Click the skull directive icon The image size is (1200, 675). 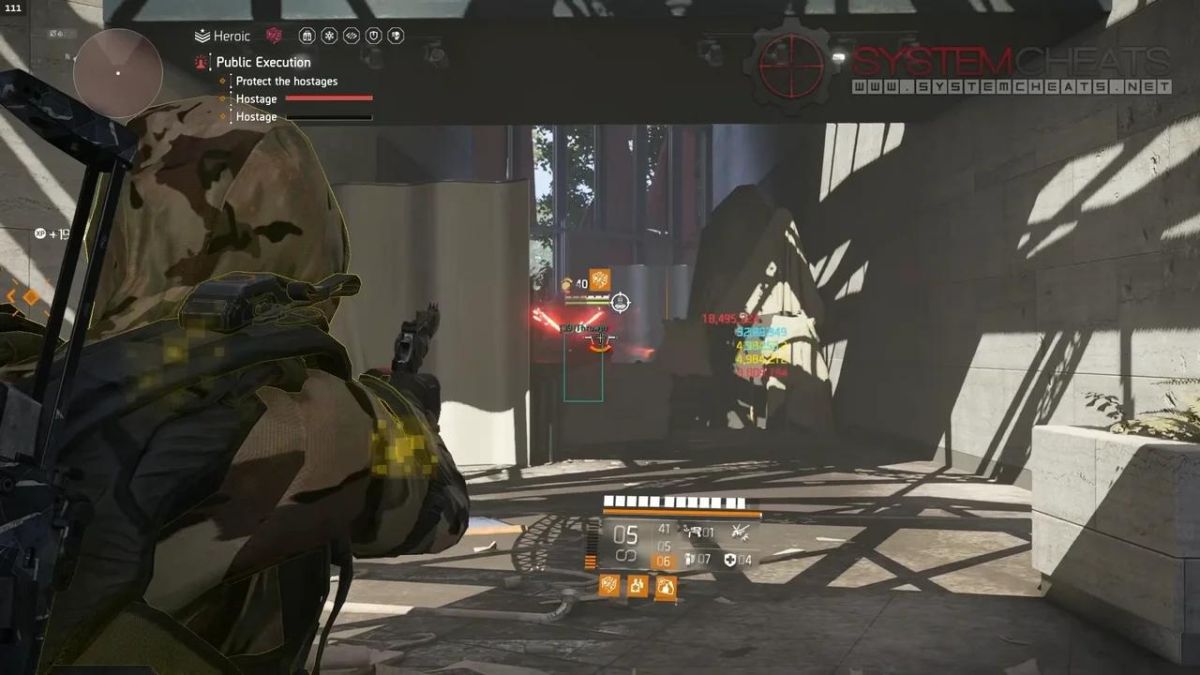click(395, 36)
